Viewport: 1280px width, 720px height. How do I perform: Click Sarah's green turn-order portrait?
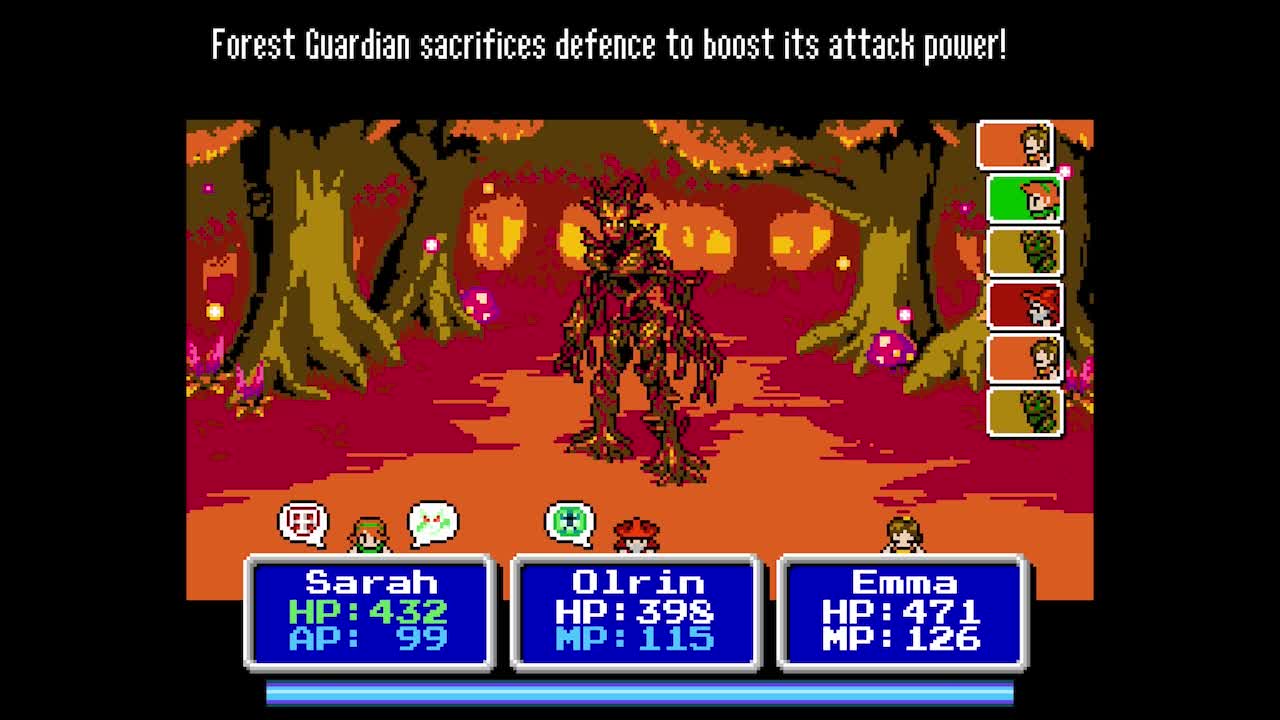point(1024,199)
